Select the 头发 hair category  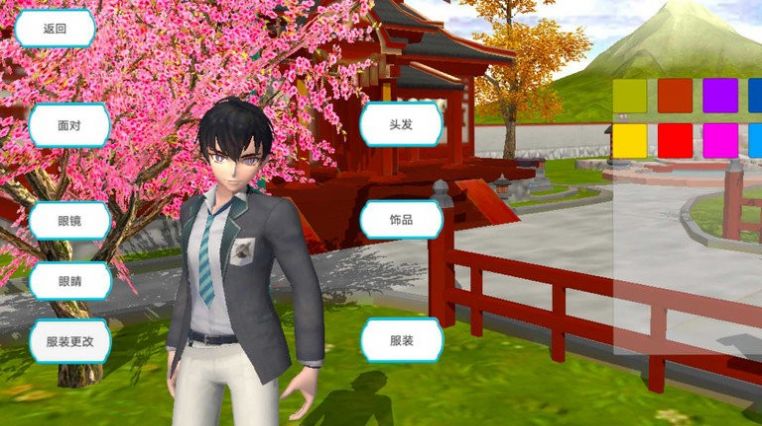[401, 126]
